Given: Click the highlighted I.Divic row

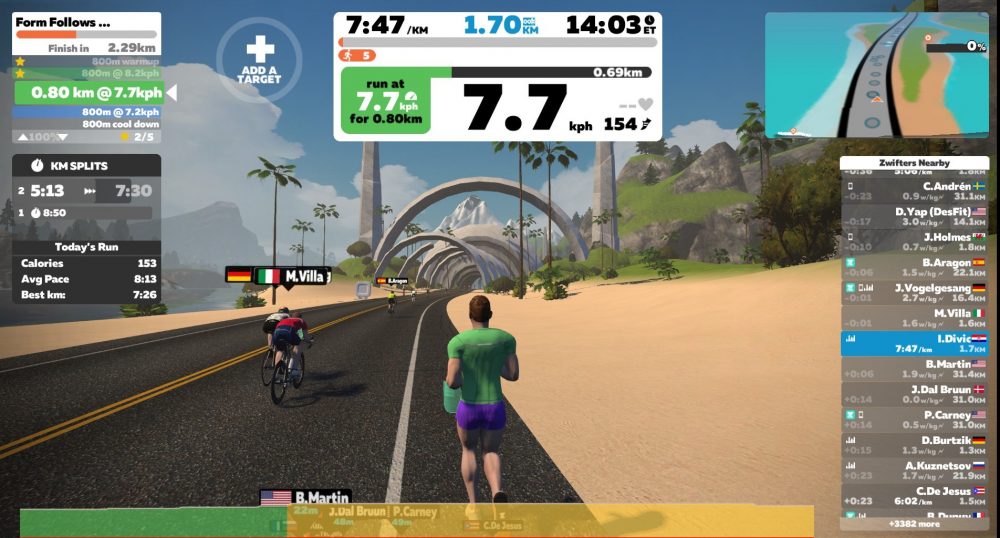Looking at the screenshot, I should tap(913, 344).
